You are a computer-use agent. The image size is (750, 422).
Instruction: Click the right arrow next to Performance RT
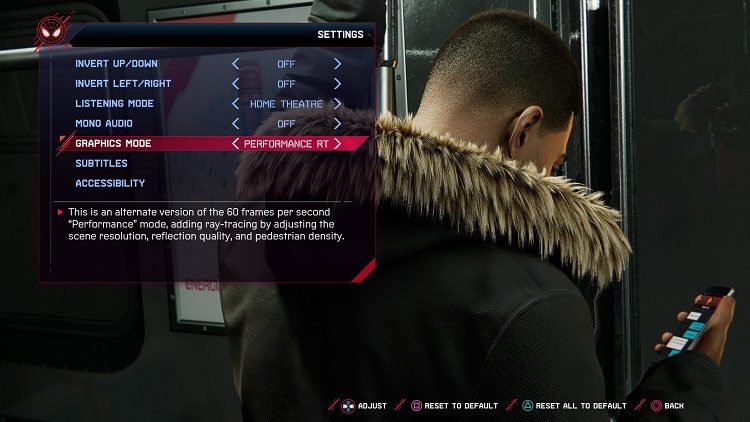pos(337,143)
